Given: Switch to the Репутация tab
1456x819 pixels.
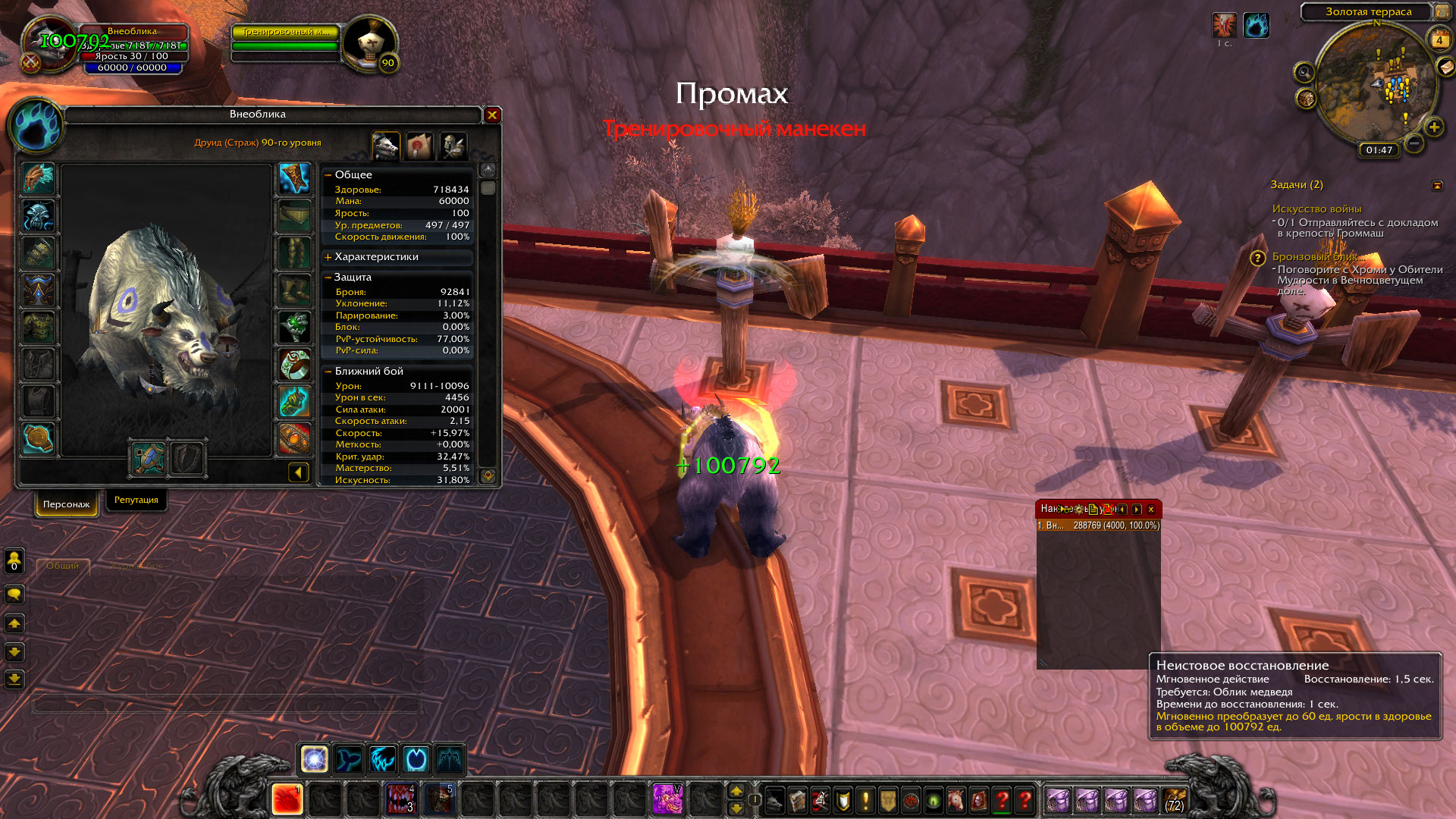Looking at the screenshot, I should click(x=136, y=500).
